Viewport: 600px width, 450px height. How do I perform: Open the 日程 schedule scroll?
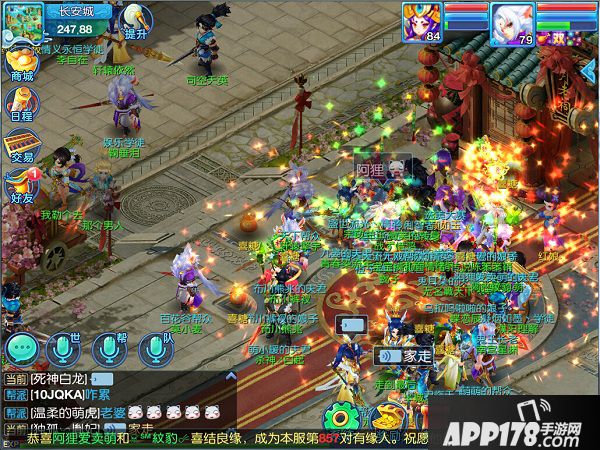21,103
